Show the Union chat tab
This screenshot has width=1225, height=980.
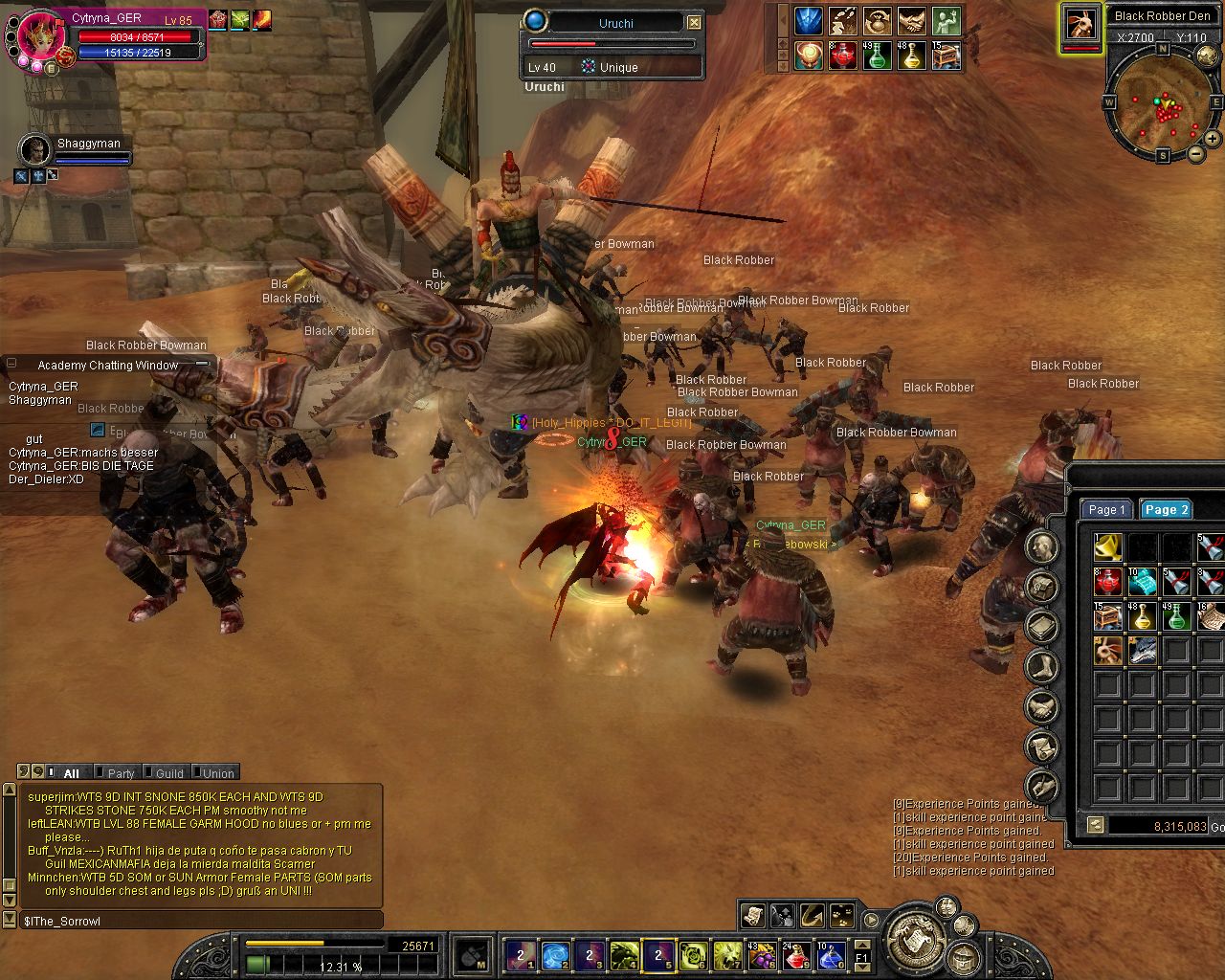[217, 773]
